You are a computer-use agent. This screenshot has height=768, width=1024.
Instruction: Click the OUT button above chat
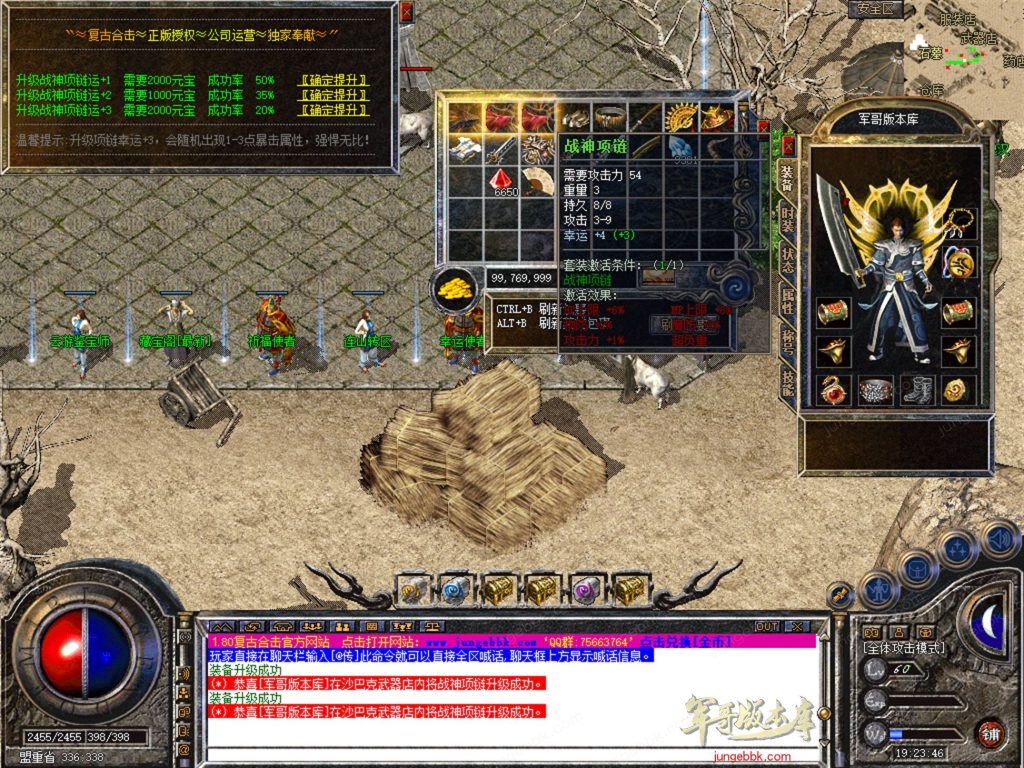[x=767, y=626]
